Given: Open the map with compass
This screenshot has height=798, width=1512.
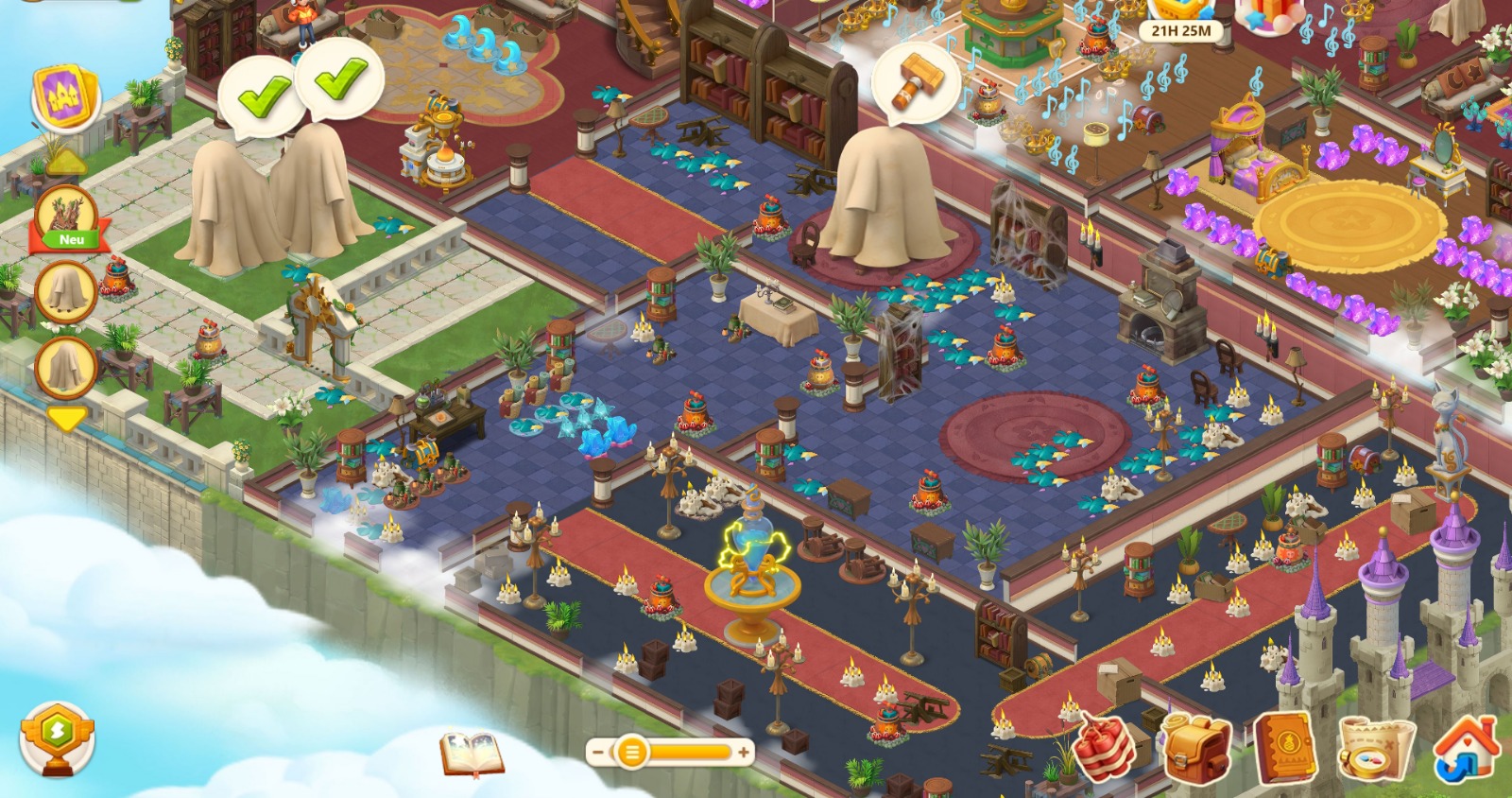Looking at the screenshot, I should (x=1375, y=749).
